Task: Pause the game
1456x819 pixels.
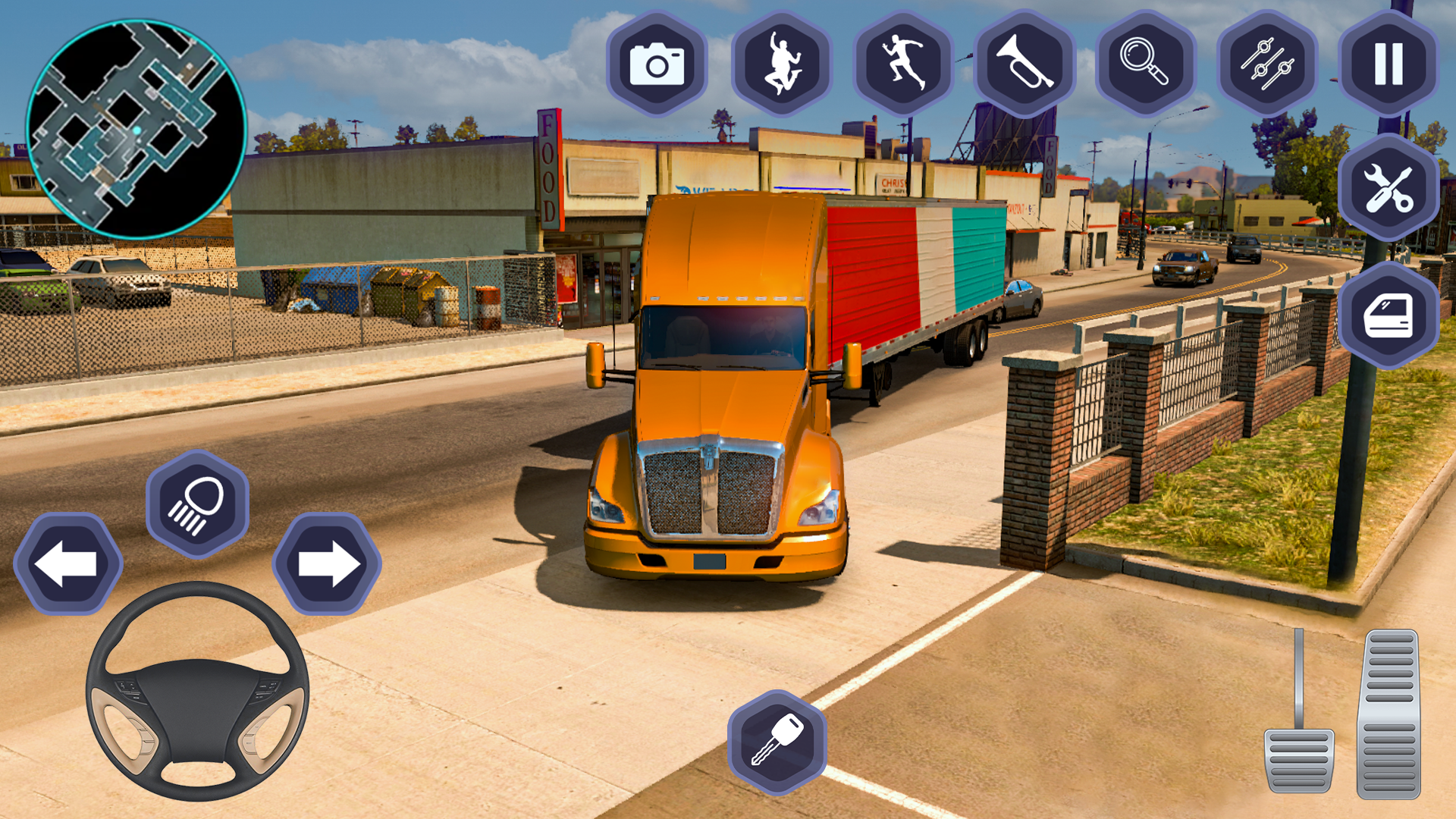Action: point(1389,64)
